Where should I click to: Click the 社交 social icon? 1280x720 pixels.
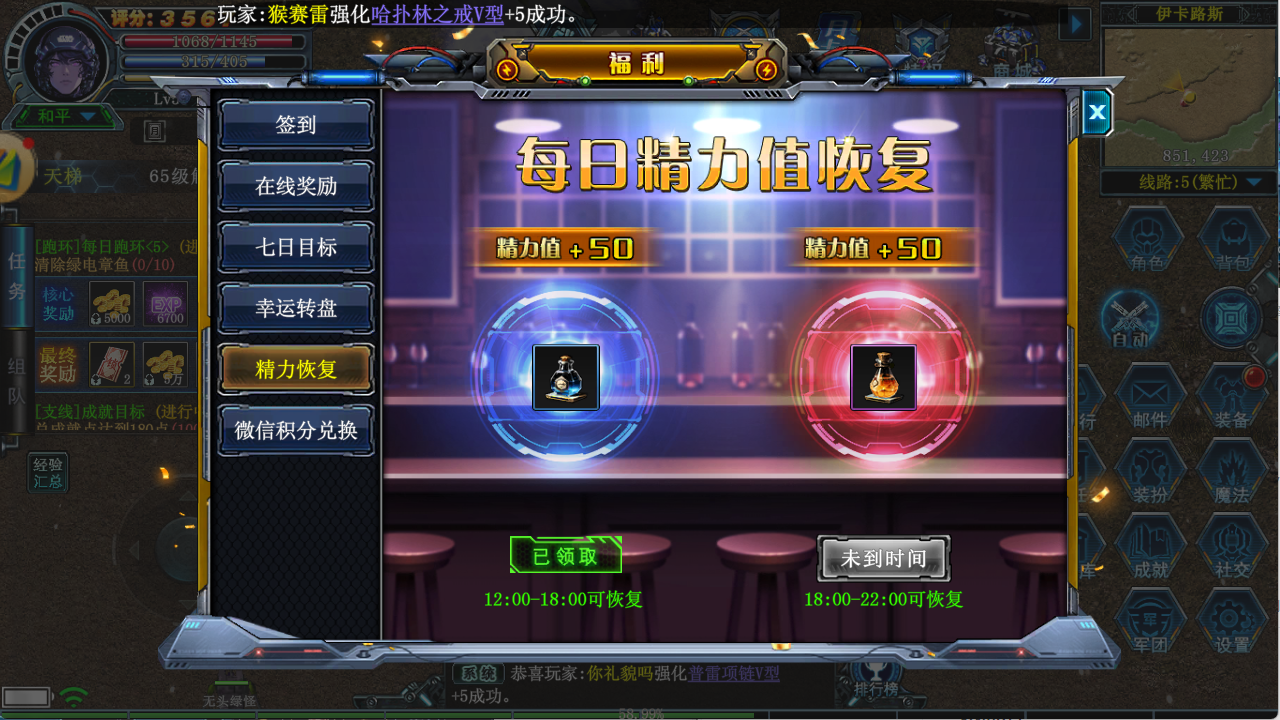coord(1230,545)
